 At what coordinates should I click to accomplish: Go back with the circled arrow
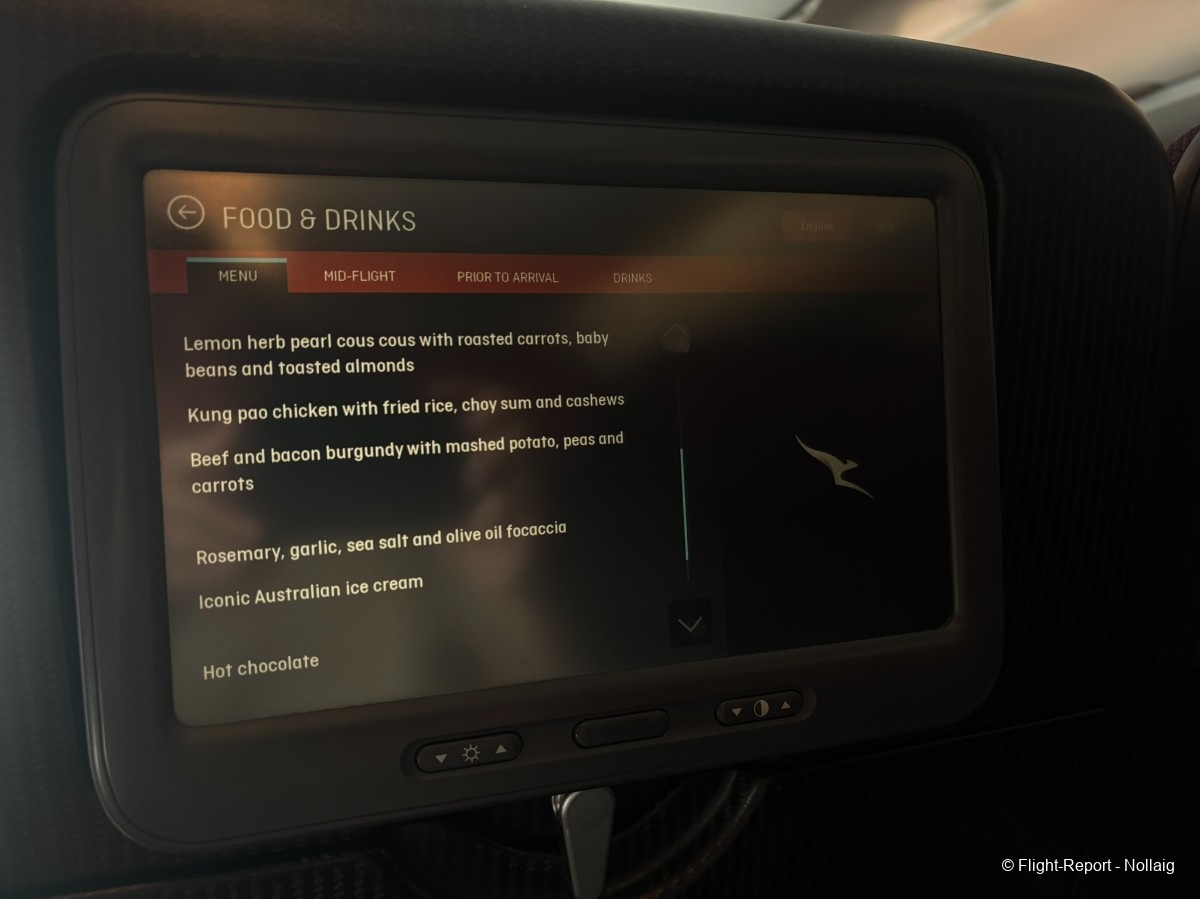pyautogui.click(x=186, y=212)
